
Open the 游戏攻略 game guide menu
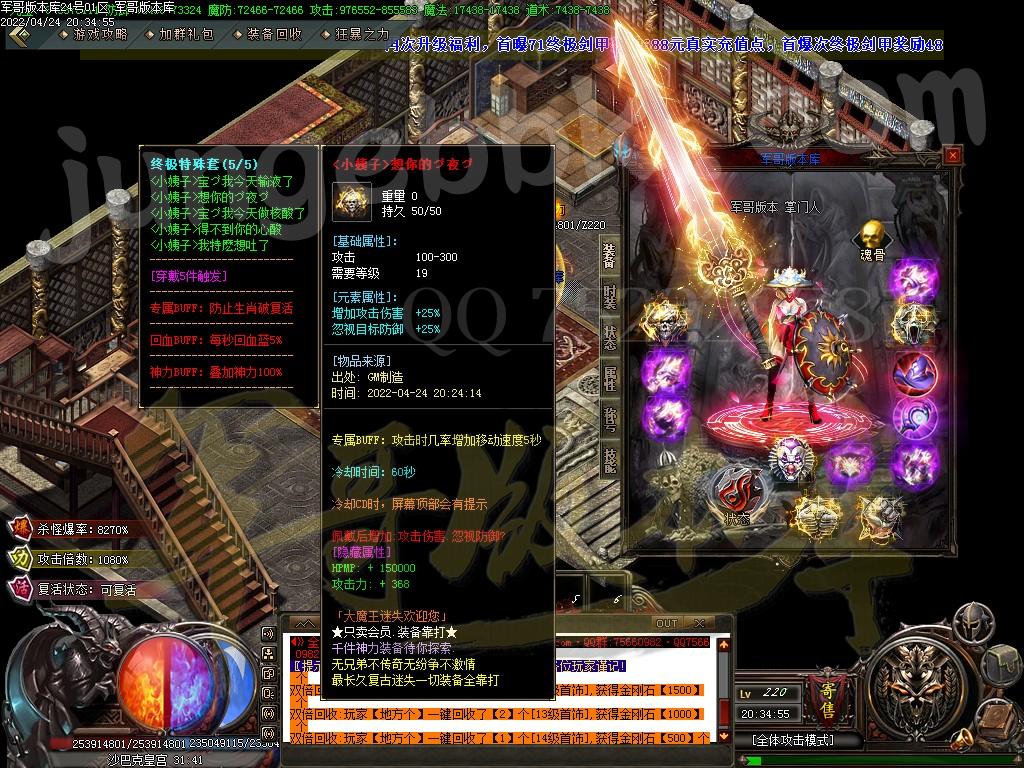(x=99, y=34)
